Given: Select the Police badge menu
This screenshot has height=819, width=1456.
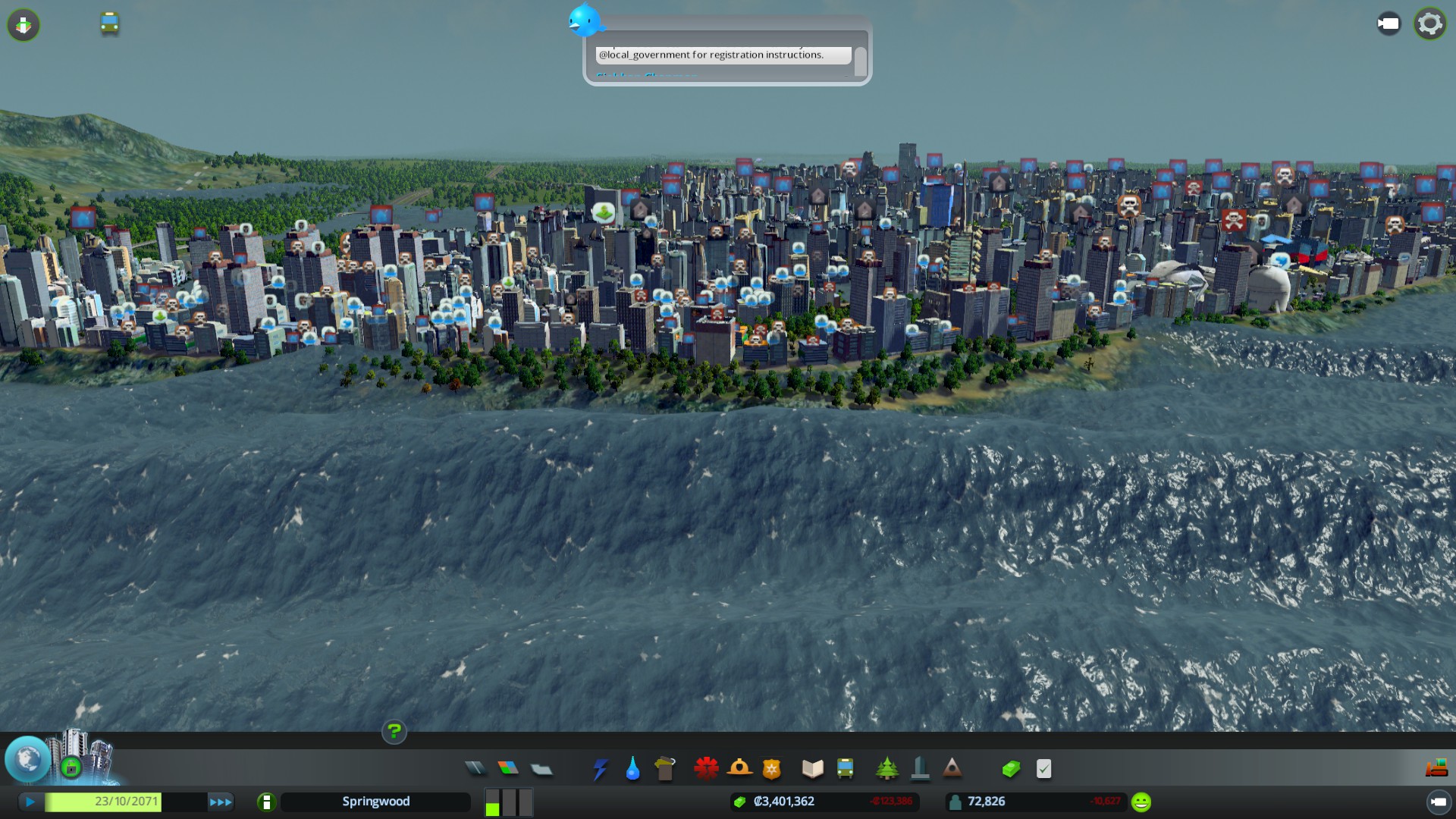Looking at the screenshot, I should pos(772,769).
